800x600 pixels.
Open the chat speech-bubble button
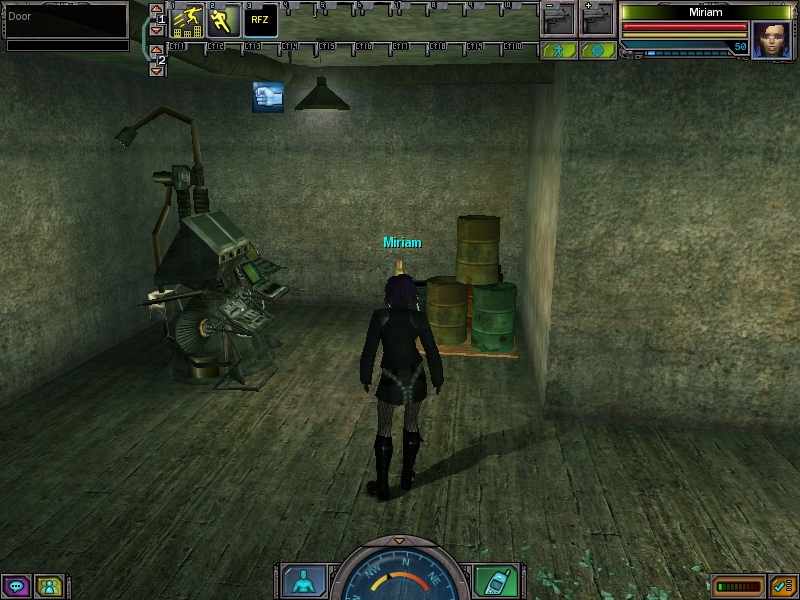pyautogui.click(x=15, y=585)
